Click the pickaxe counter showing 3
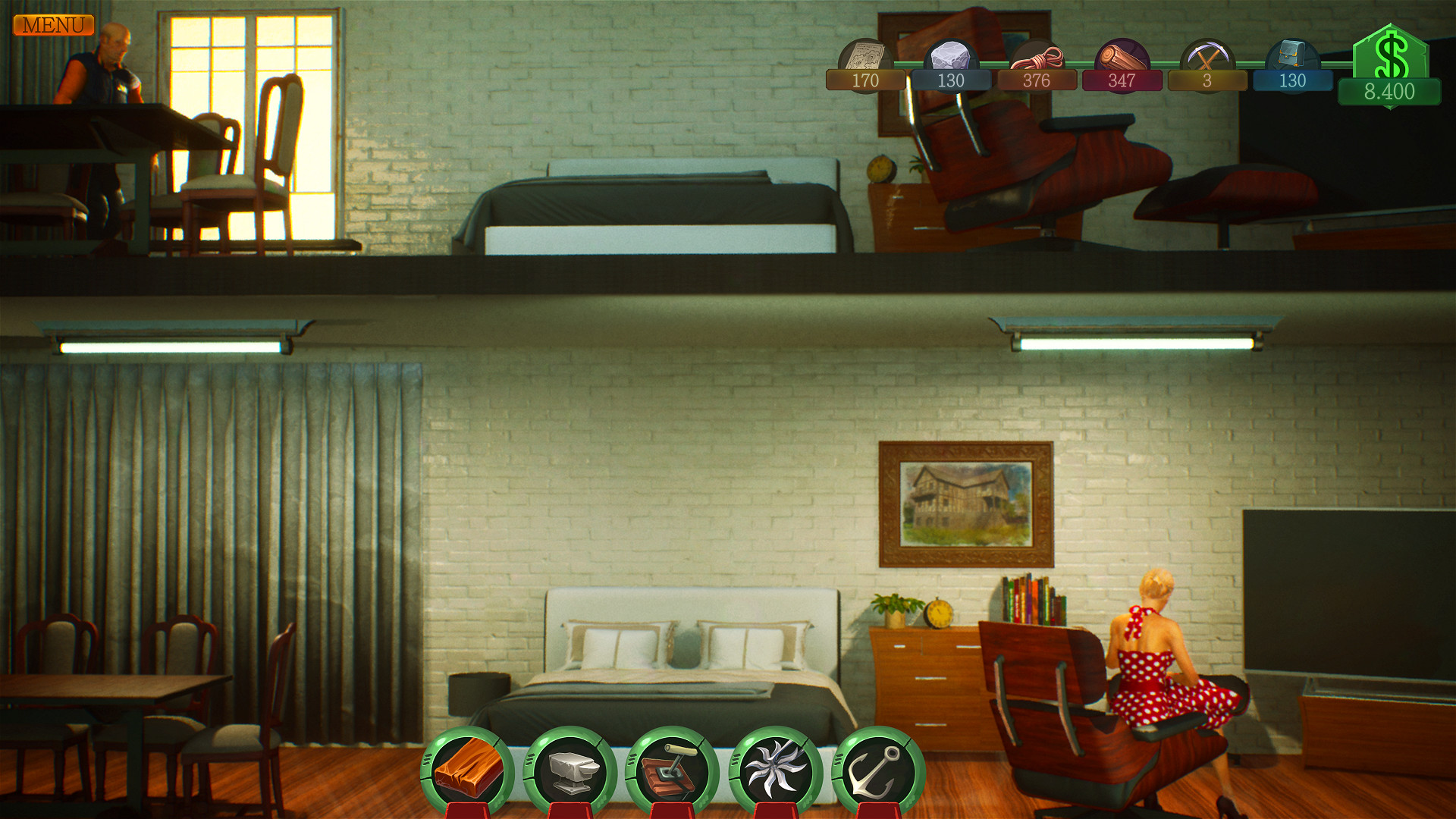 tap(1206, 82)
